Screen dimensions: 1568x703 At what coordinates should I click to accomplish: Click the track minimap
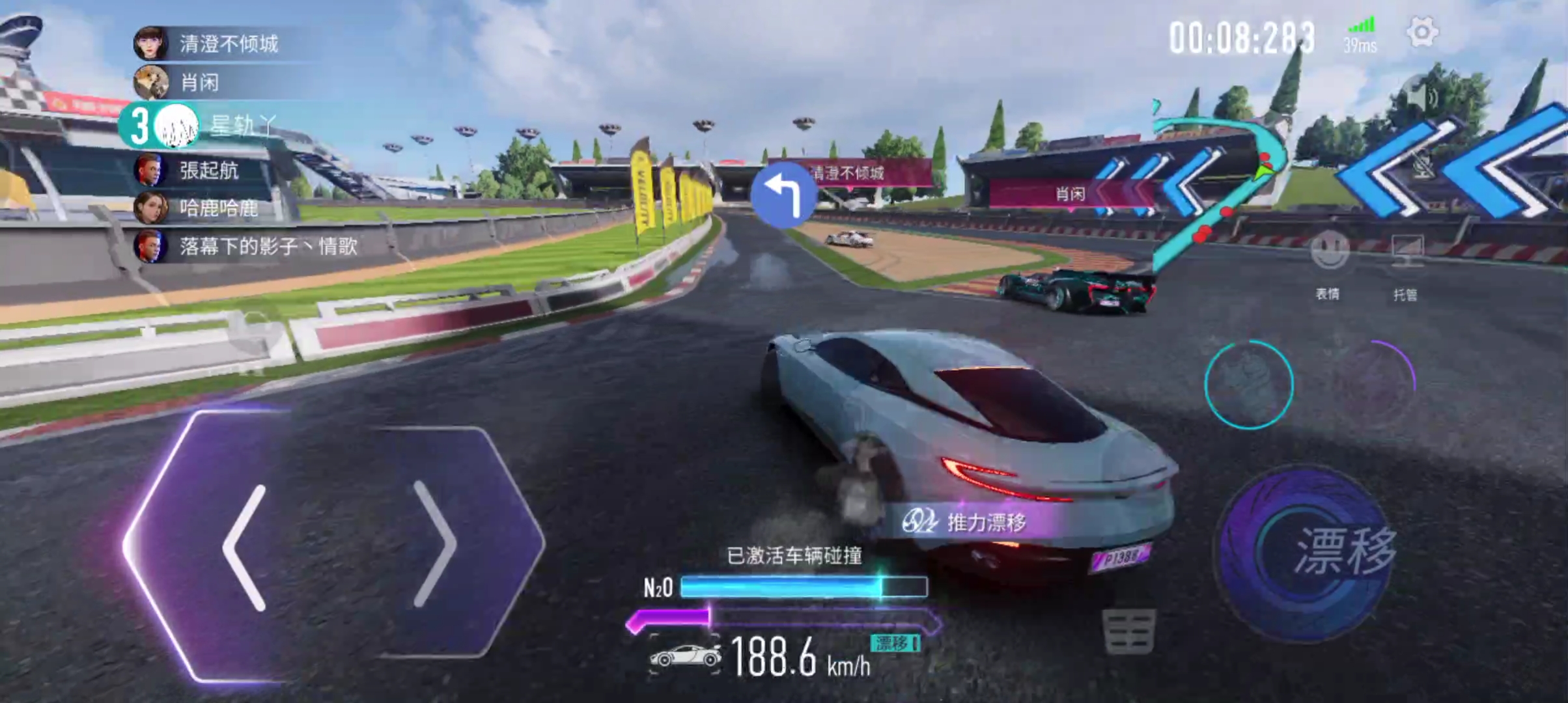click(x=1218, y=189)
